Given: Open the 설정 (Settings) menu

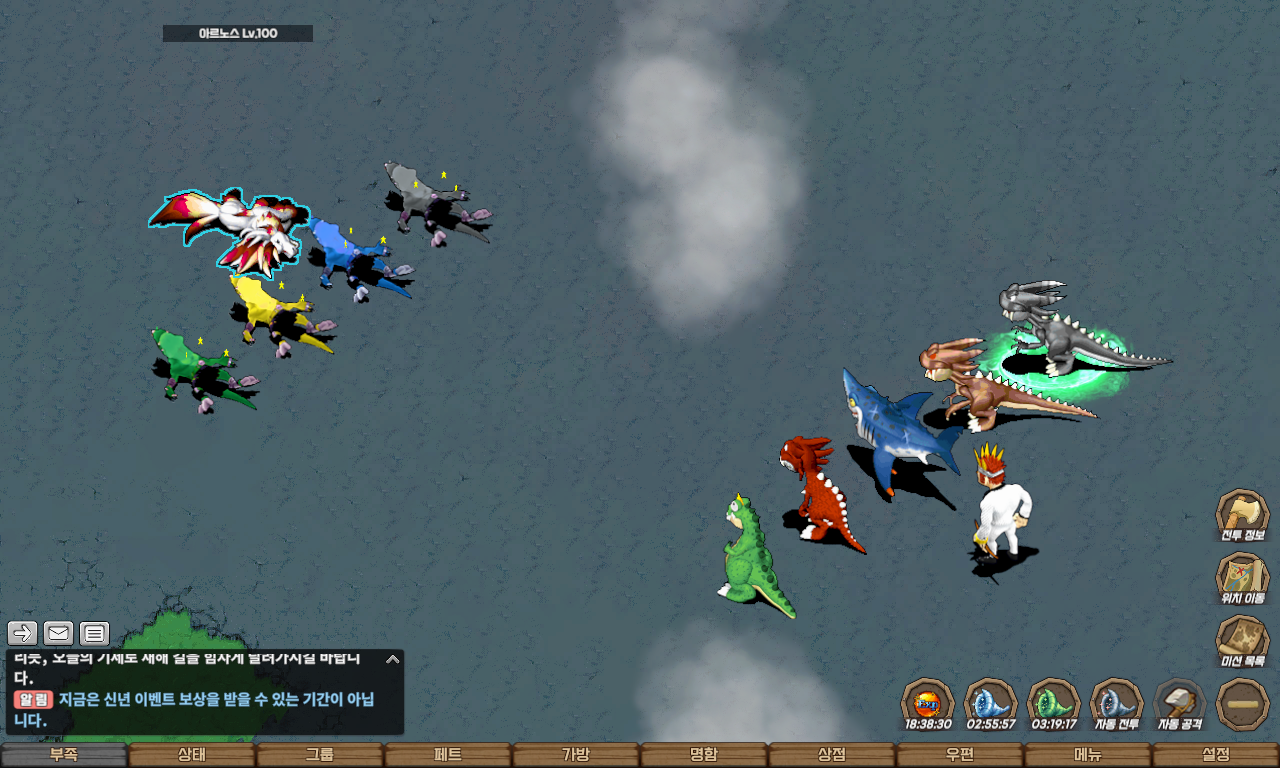Looking at the screenshot, I should point(1216,755).
